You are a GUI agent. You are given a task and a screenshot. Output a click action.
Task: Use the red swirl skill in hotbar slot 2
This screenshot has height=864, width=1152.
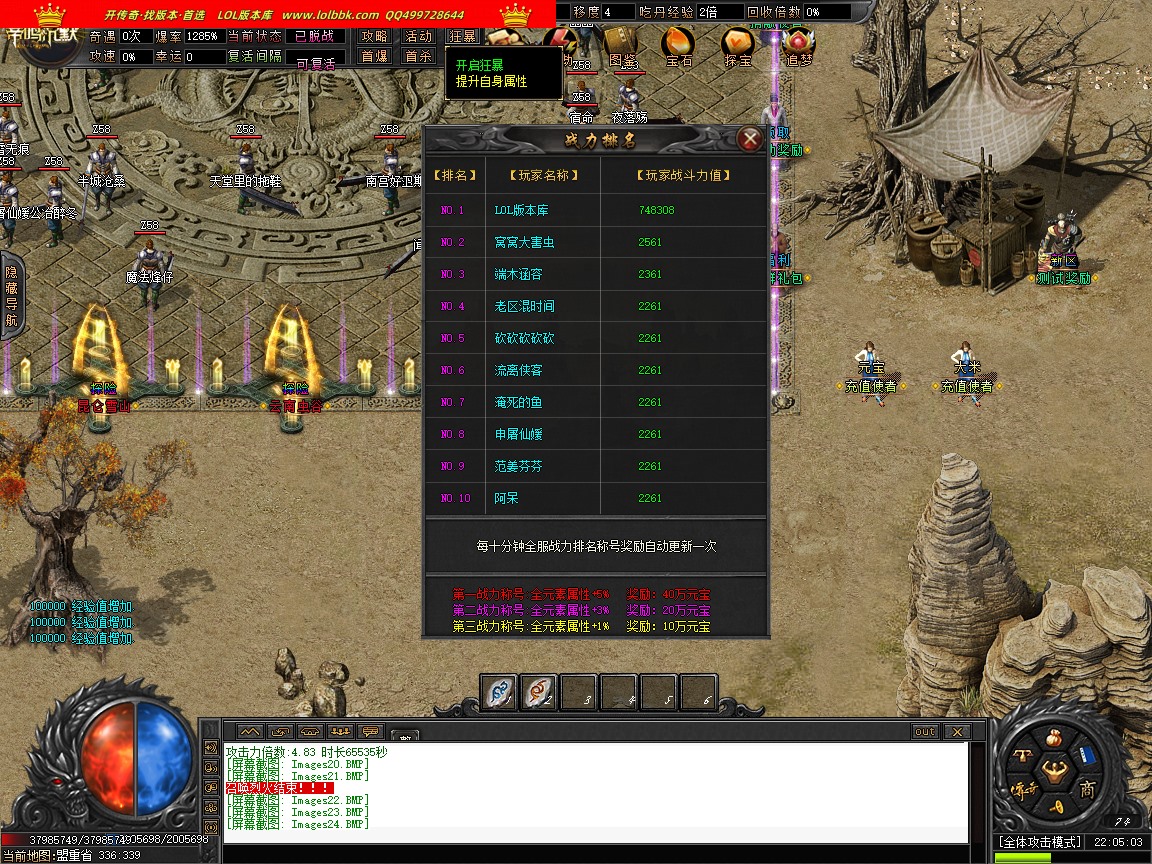coord(539,691)
